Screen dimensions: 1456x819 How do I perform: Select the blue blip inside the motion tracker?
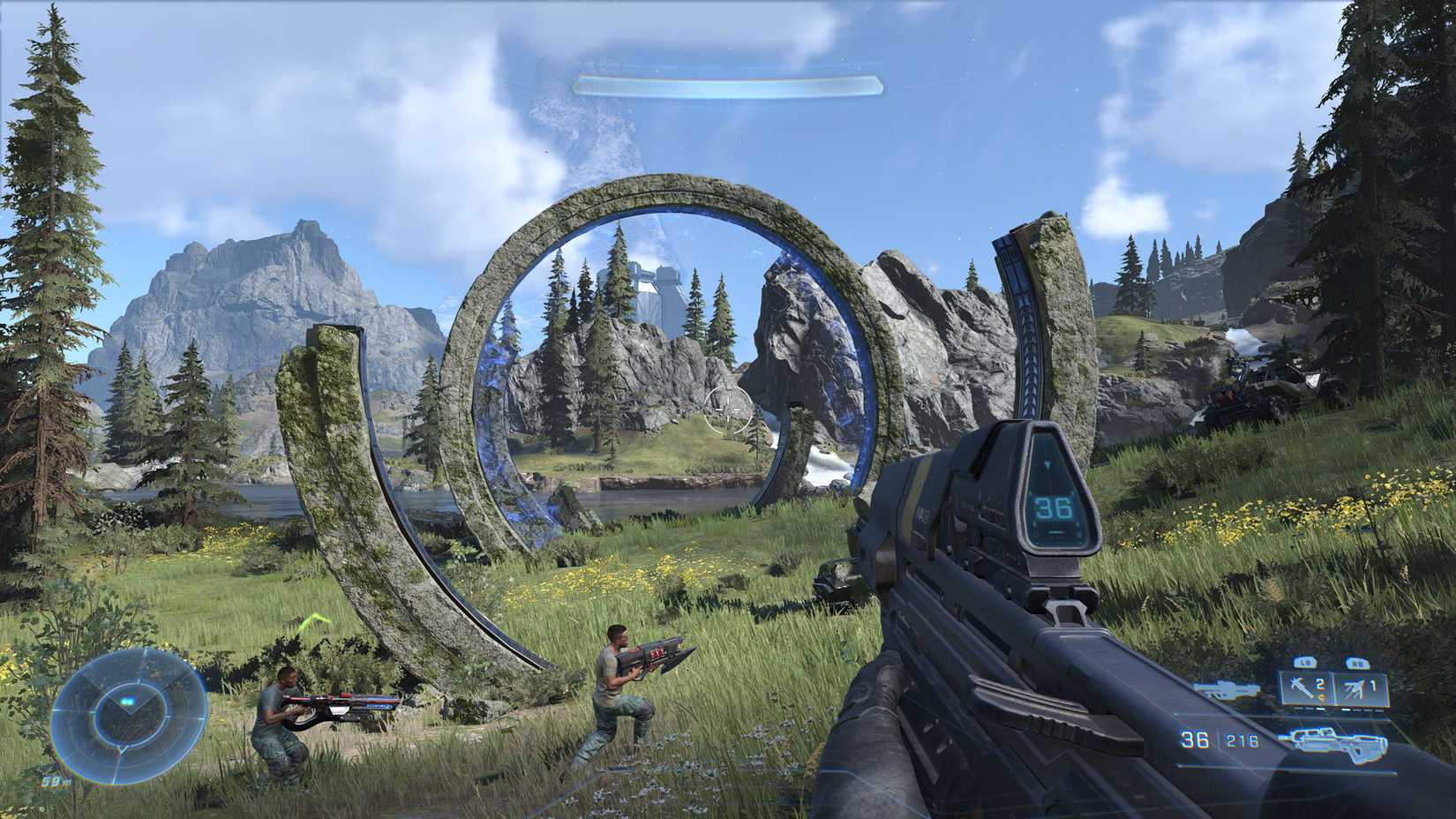point(127,701)
